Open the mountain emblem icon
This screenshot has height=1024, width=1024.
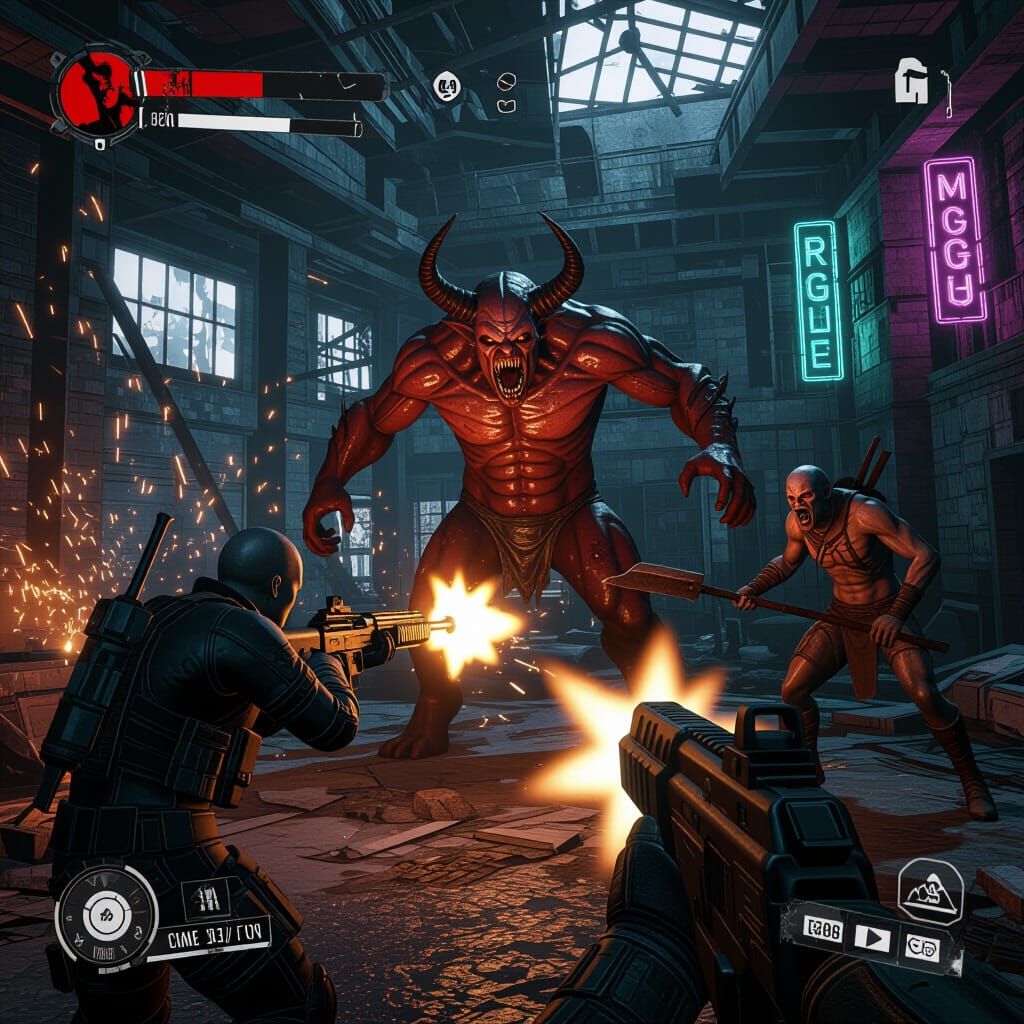tap(930, 891)
